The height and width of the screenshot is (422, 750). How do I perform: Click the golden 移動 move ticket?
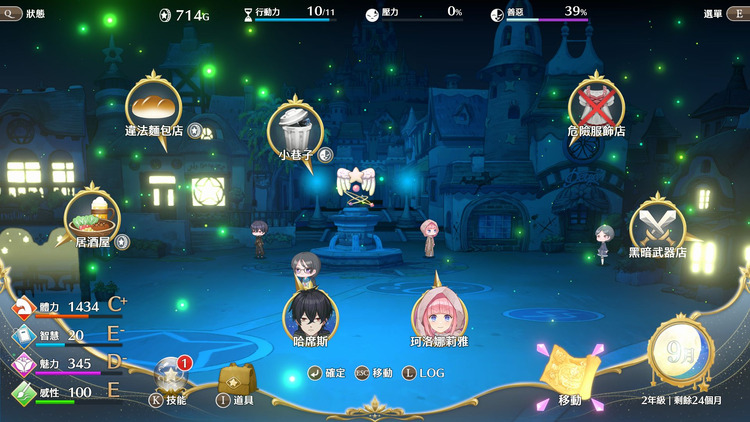(x=570, y=375)
